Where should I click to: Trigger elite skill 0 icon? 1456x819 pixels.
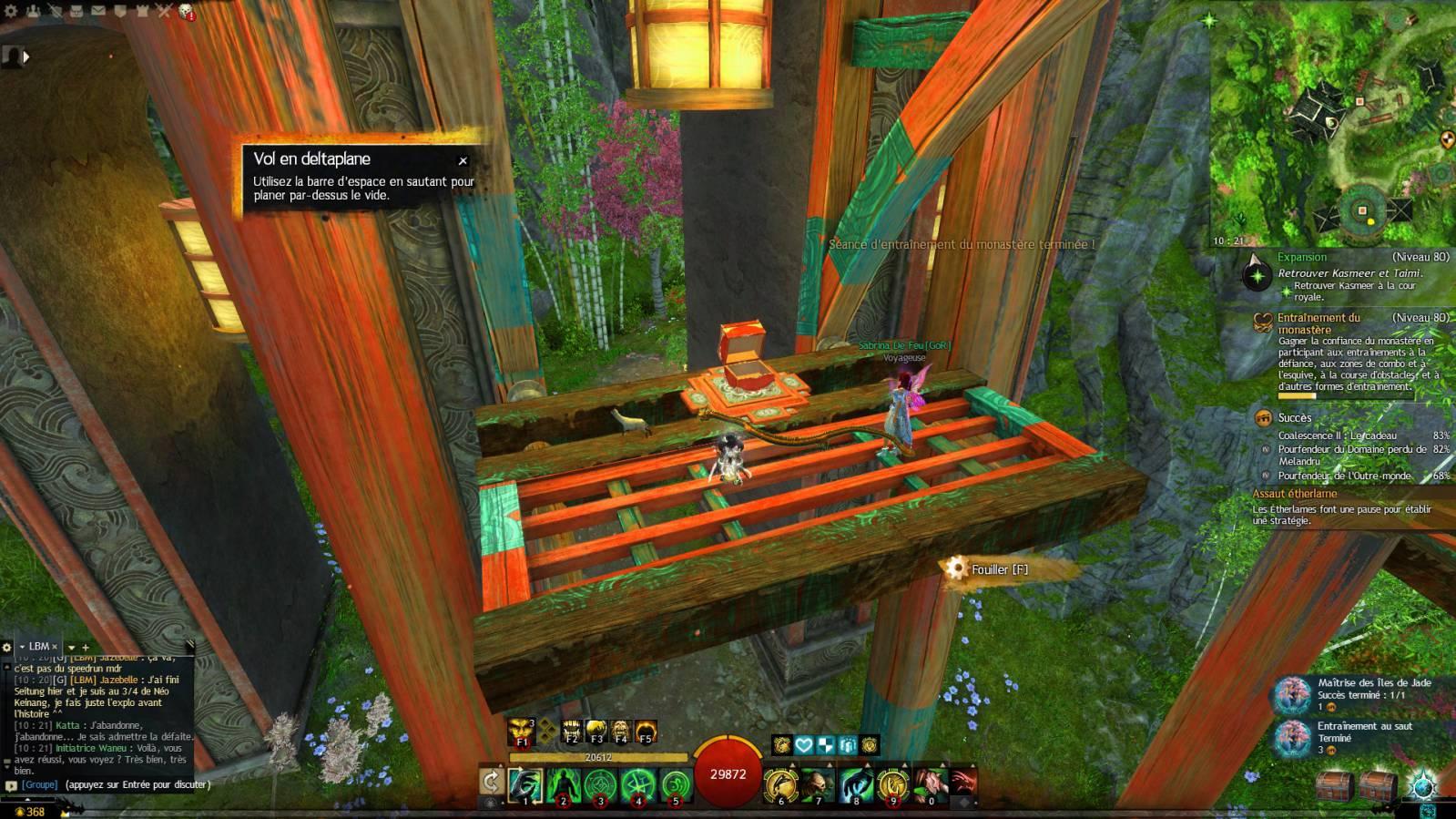(x=931, y=784)
